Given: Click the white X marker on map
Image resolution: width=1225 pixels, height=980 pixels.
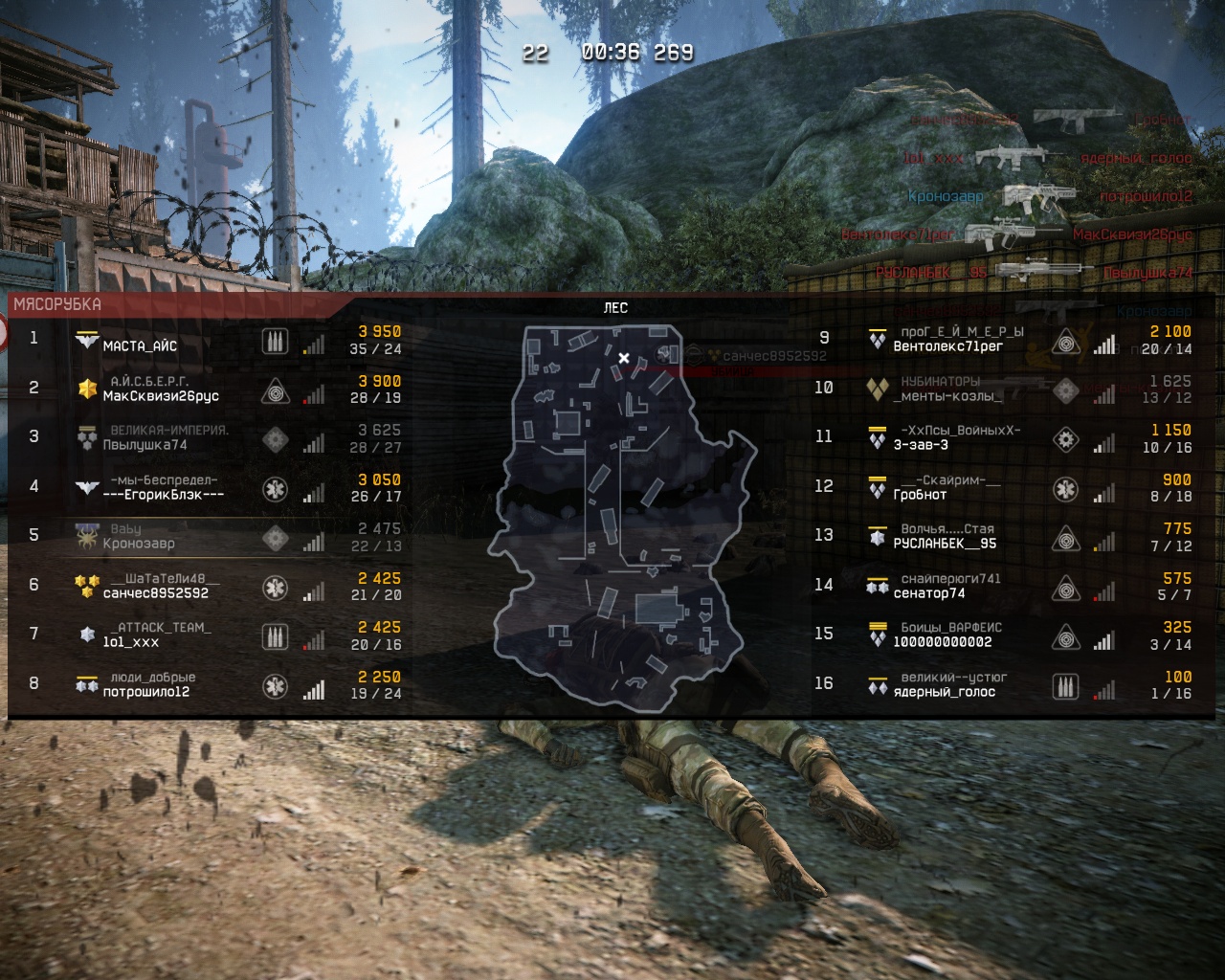Looking at the screenshot, I should 624,358.
